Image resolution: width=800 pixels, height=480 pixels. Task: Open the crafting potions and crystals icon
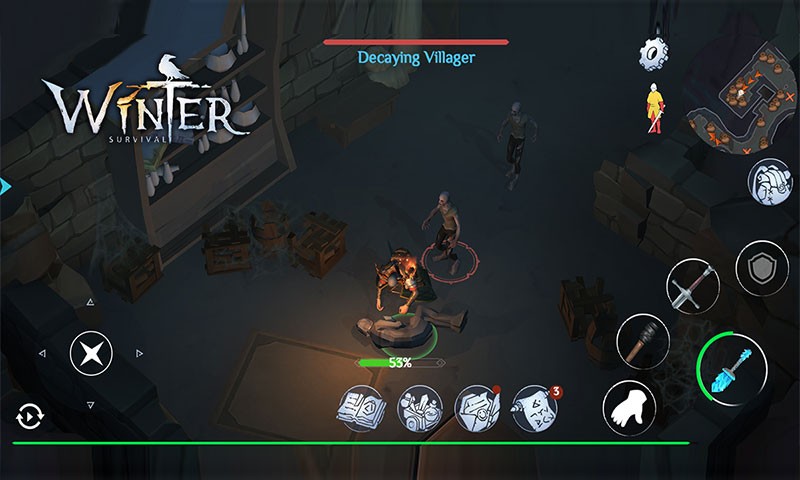tap(419, 406)
